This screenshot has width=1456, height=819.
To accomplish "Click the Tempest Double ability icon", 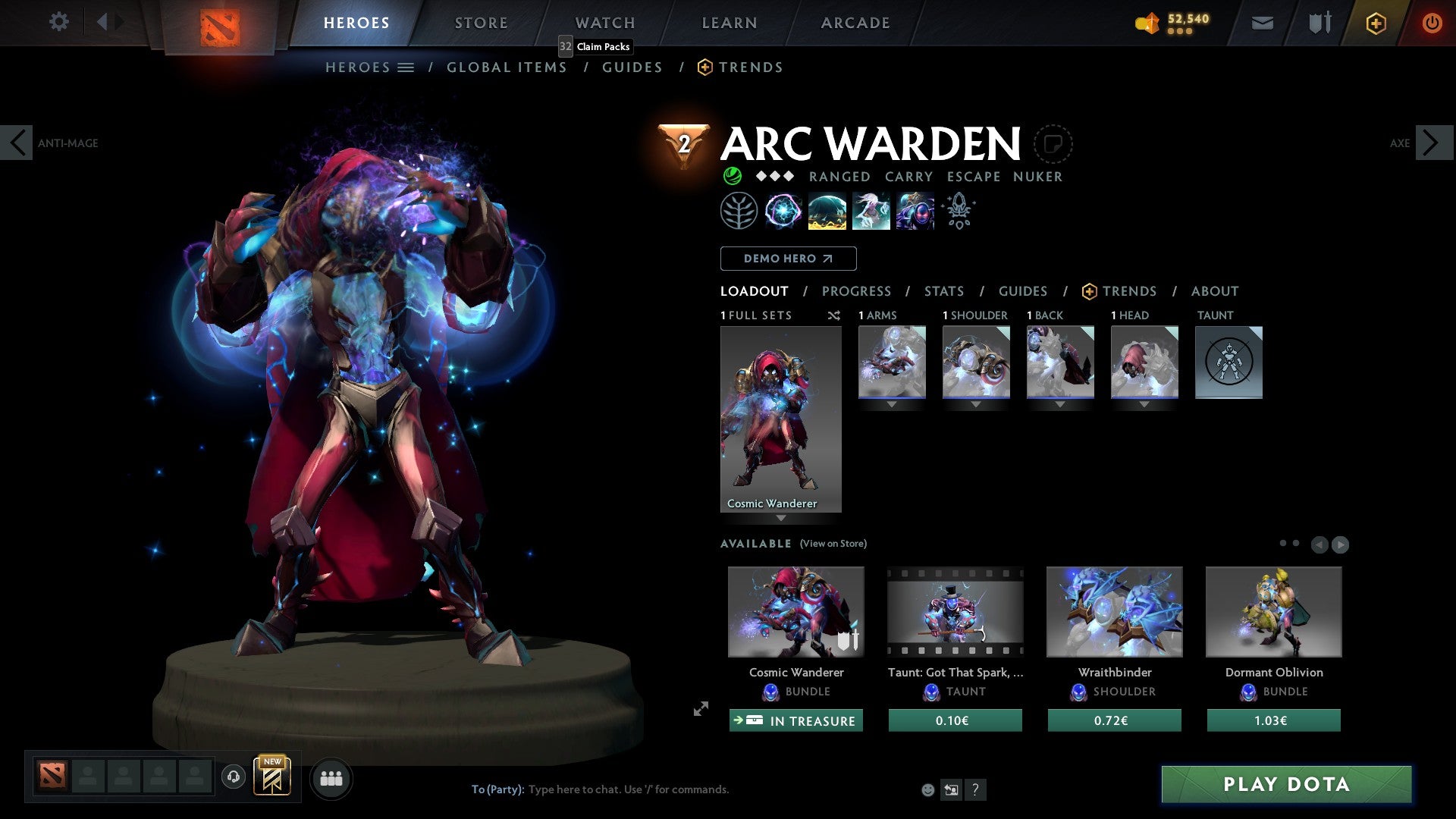I will pyautogui.click(x=915, y=211).
